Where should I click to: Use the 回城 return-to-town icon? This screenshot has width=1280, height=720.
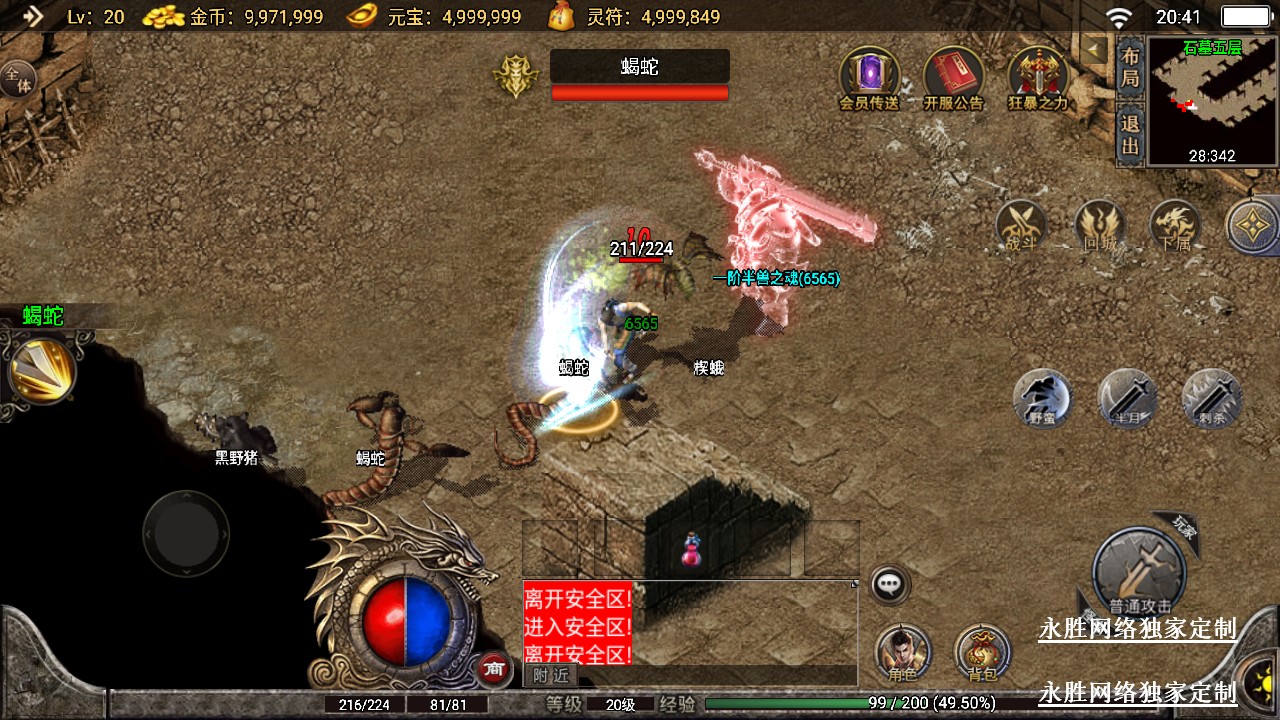(x=1099, y=225)
